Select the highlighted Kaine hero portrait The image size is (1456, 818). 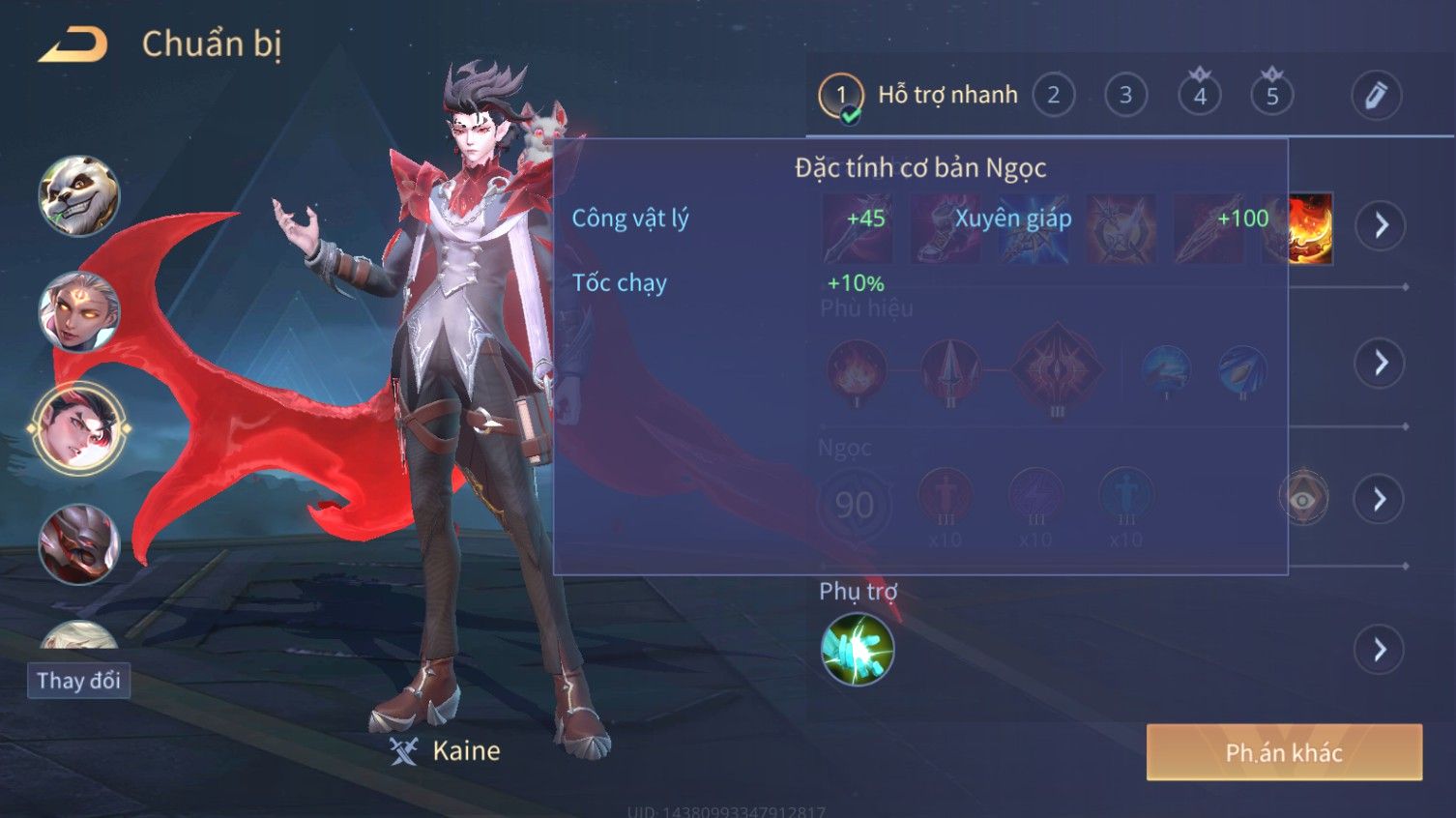[x=78, y=427]
